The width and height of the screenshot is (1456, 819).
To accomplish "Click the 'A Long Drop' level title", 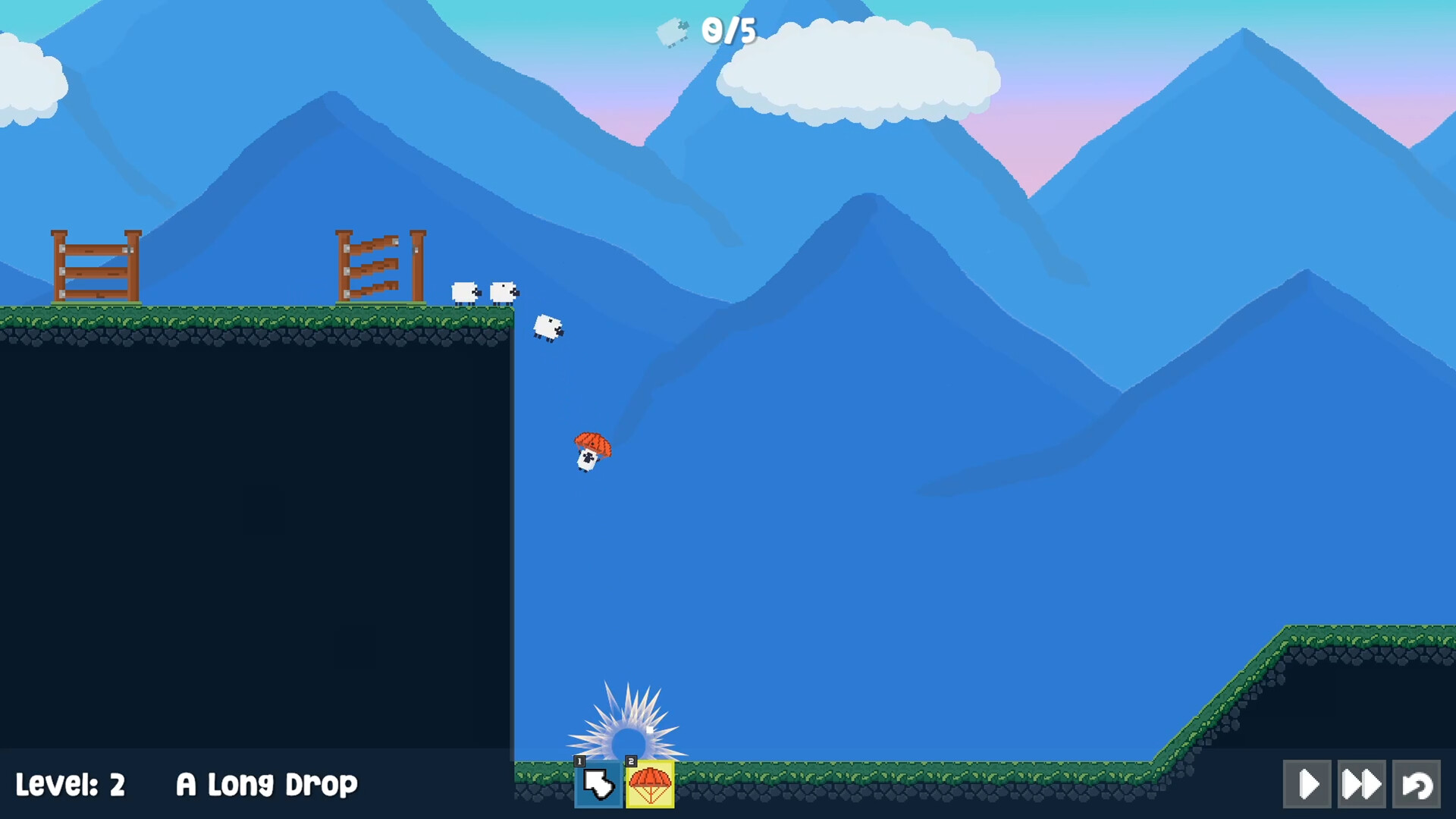I will tap(267, 784).
